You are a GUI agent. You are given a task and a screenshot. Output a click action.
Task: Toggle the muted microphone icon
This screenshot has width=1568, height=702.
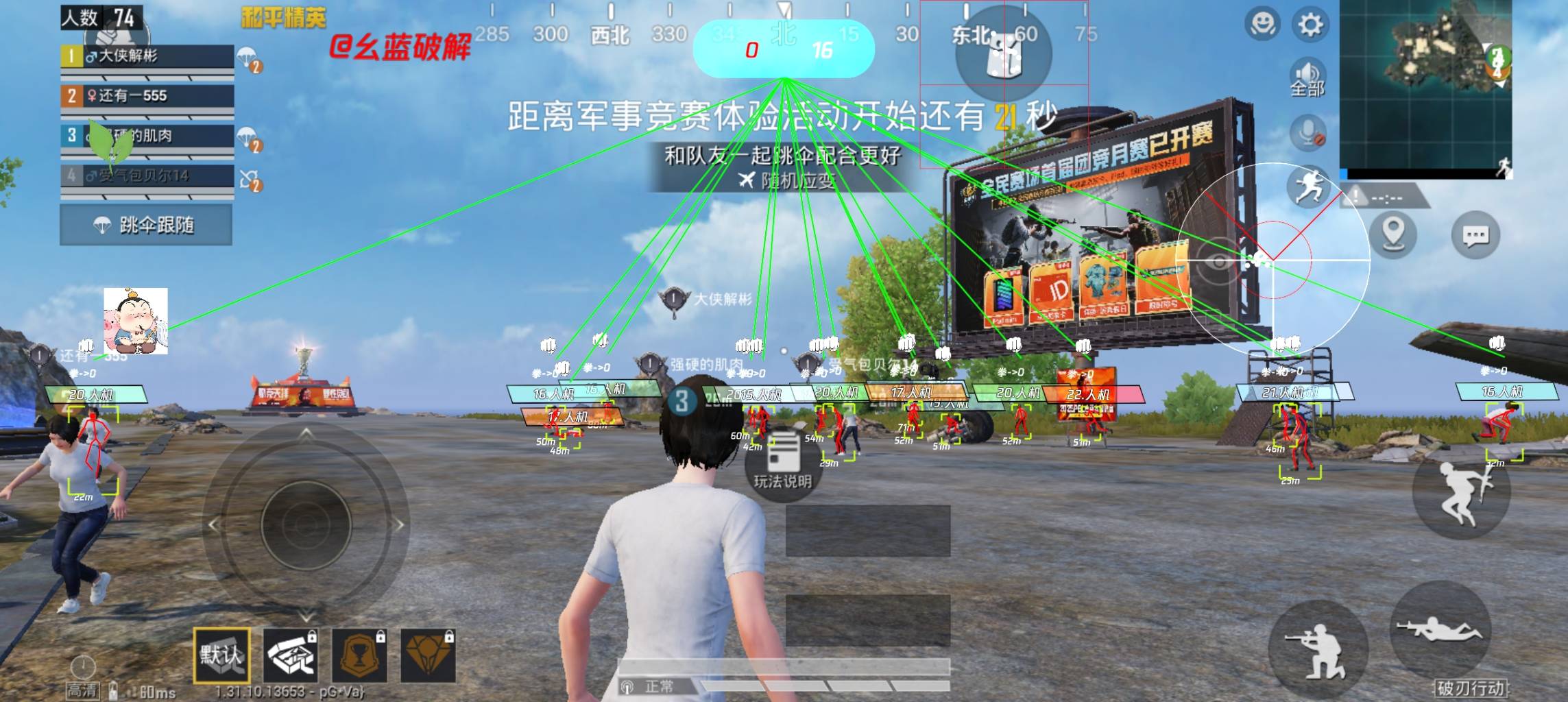coord(1307,133)
